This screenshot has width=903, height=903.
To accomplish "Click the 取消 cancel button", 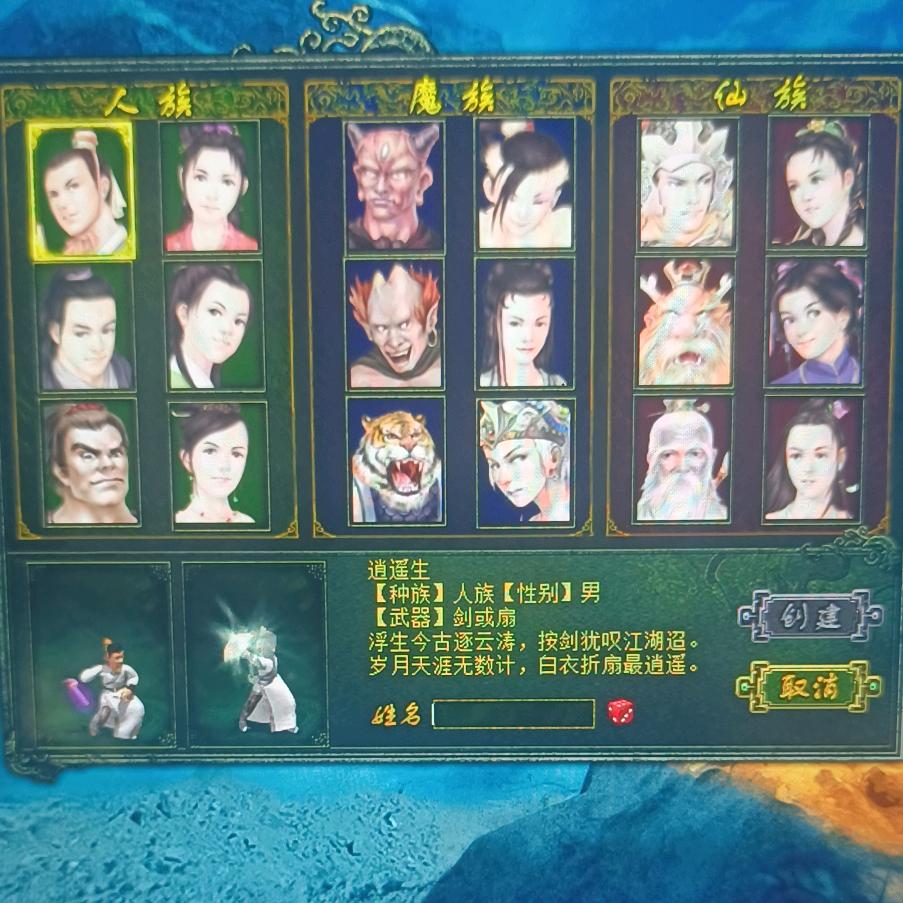I will [808, 686].
